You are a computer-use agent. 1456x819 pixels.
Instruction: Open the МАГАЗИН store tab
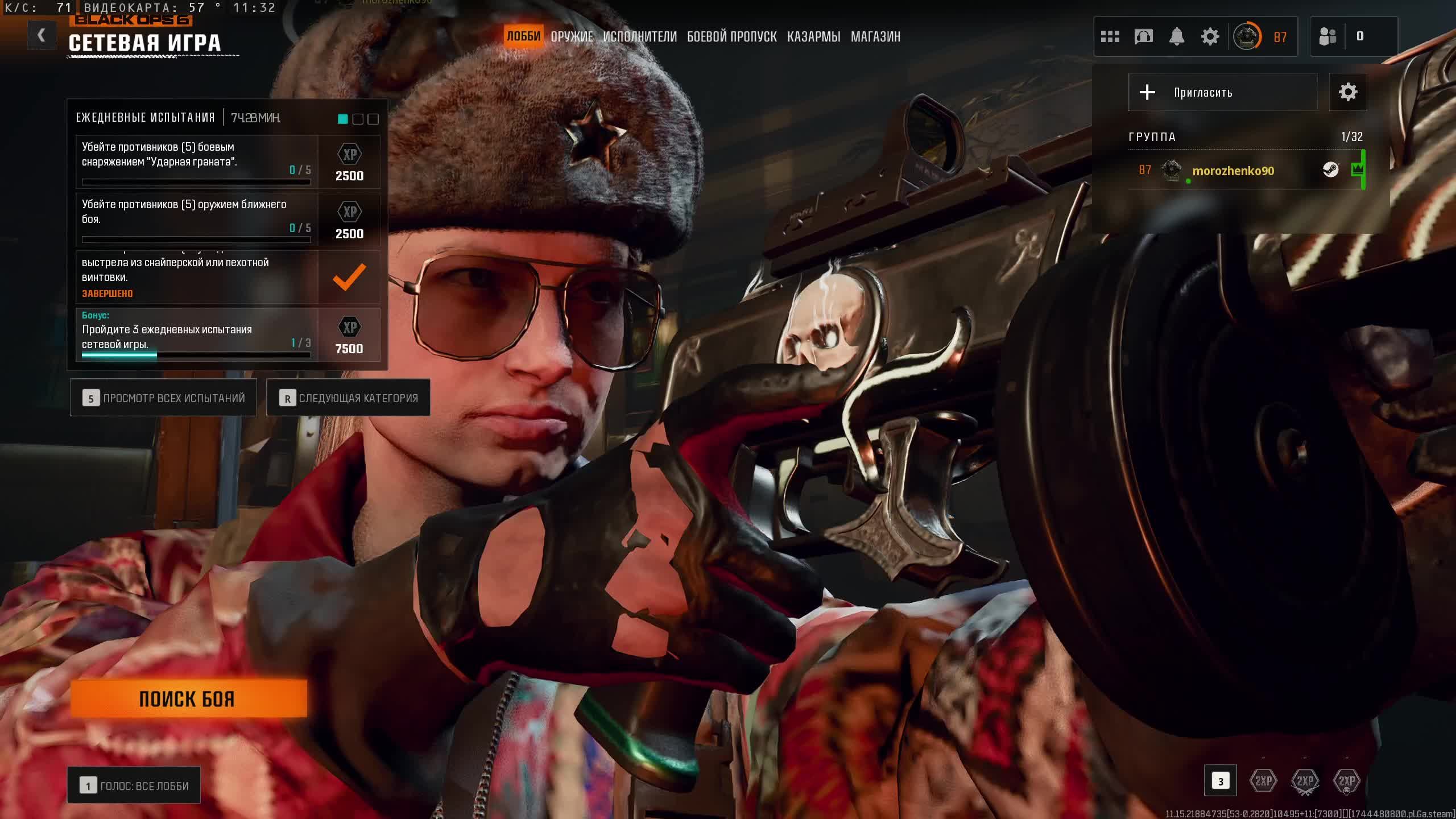click(x=875, y=36)
